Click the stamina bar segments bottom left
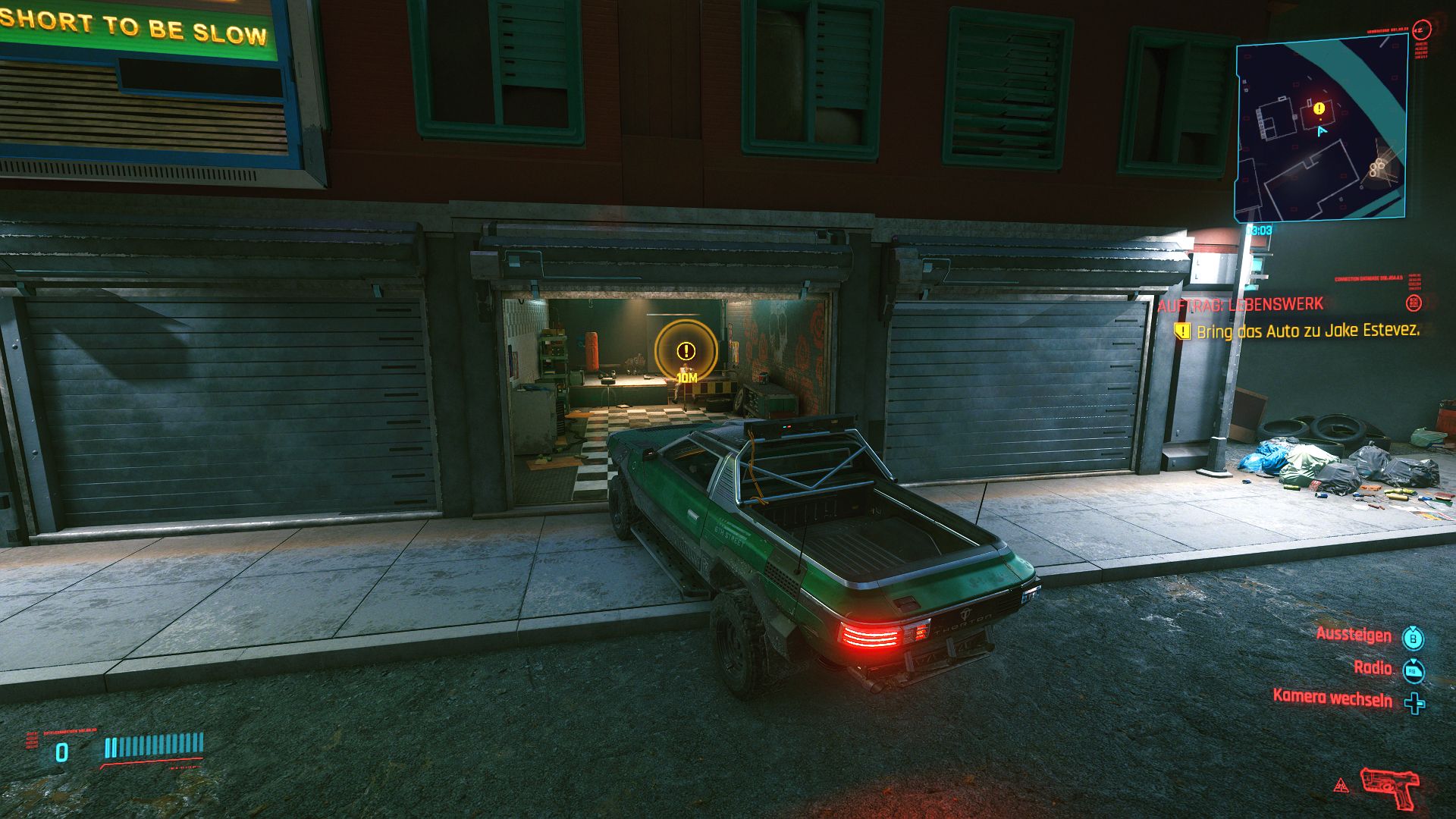 pos(154,745)
